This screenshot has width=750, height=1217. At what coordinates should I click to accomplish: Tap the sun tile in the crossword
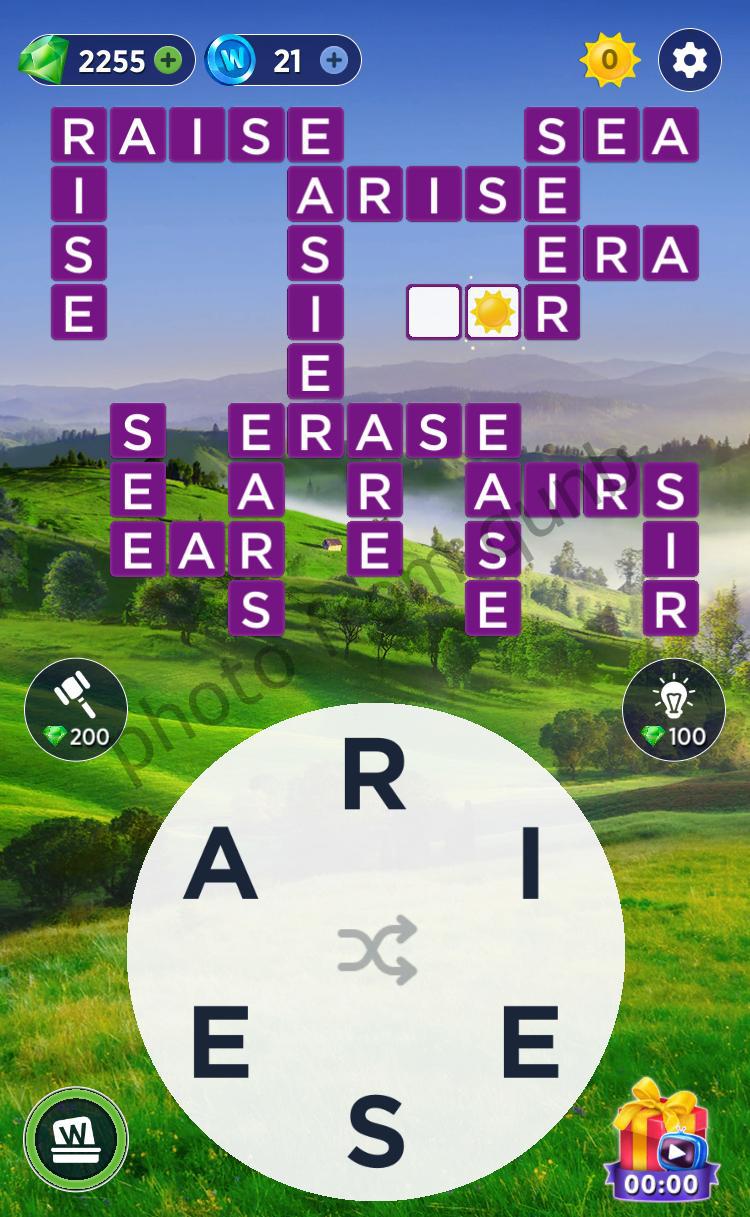493,313
